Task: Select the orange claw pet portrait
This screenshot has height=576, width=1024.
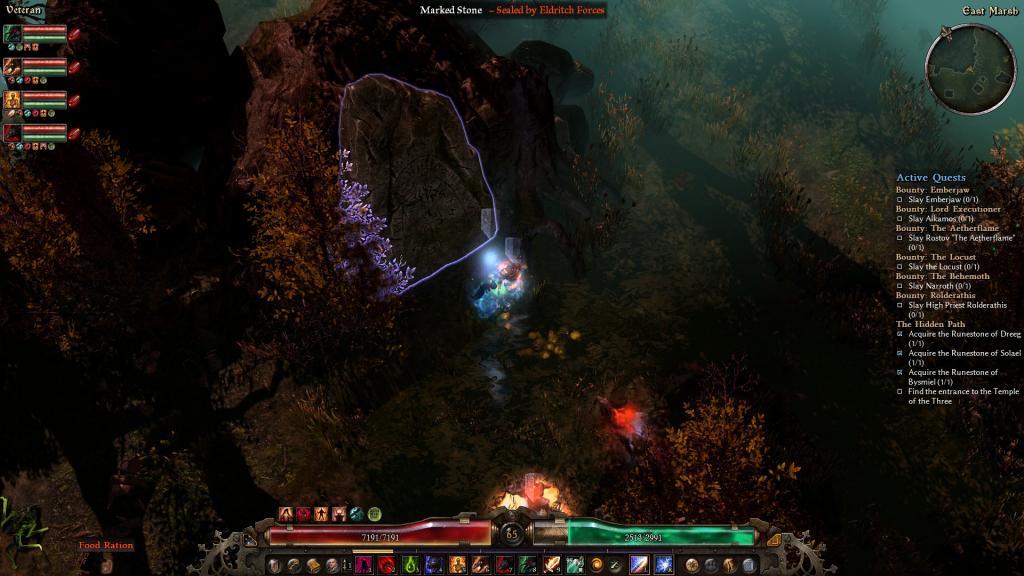Action: (12, 68)
